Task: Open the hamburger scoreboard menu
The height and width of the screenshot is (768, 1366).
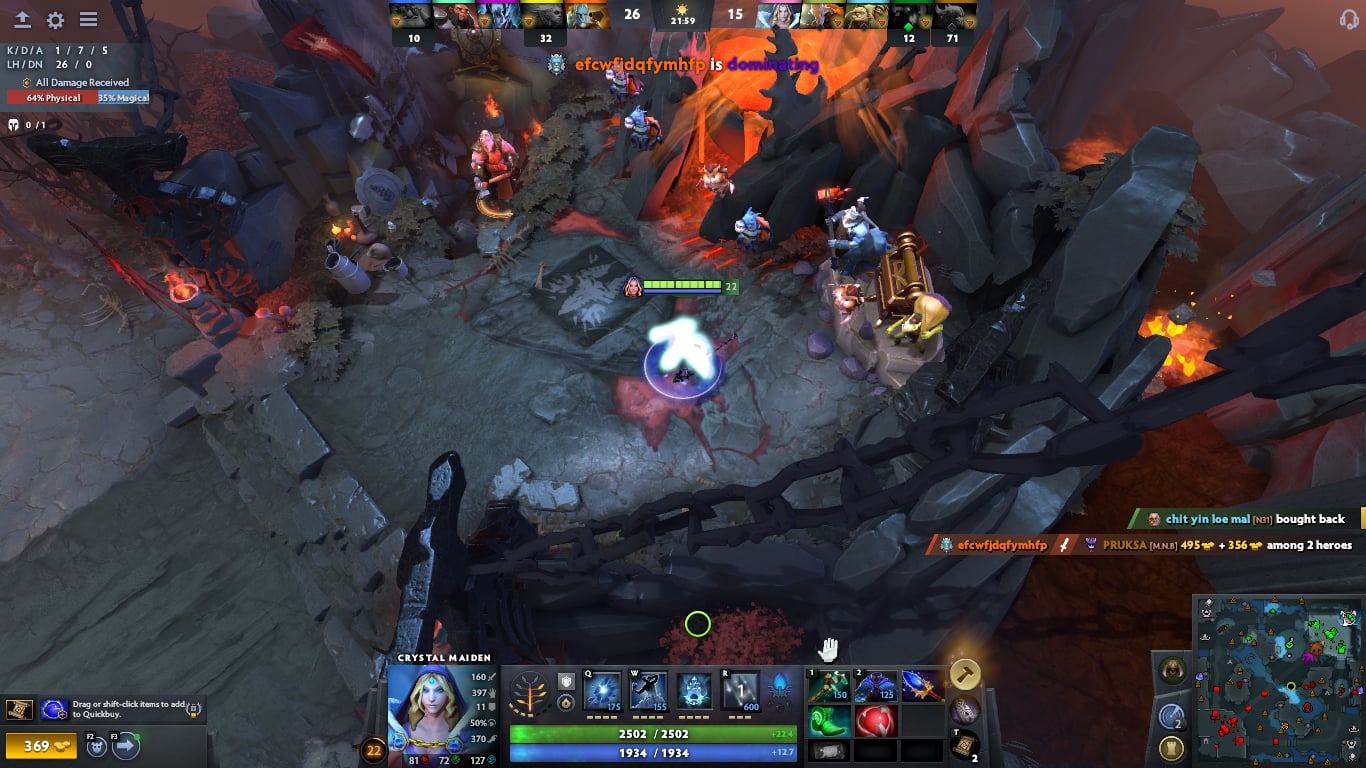Action: tap(88, 20)
